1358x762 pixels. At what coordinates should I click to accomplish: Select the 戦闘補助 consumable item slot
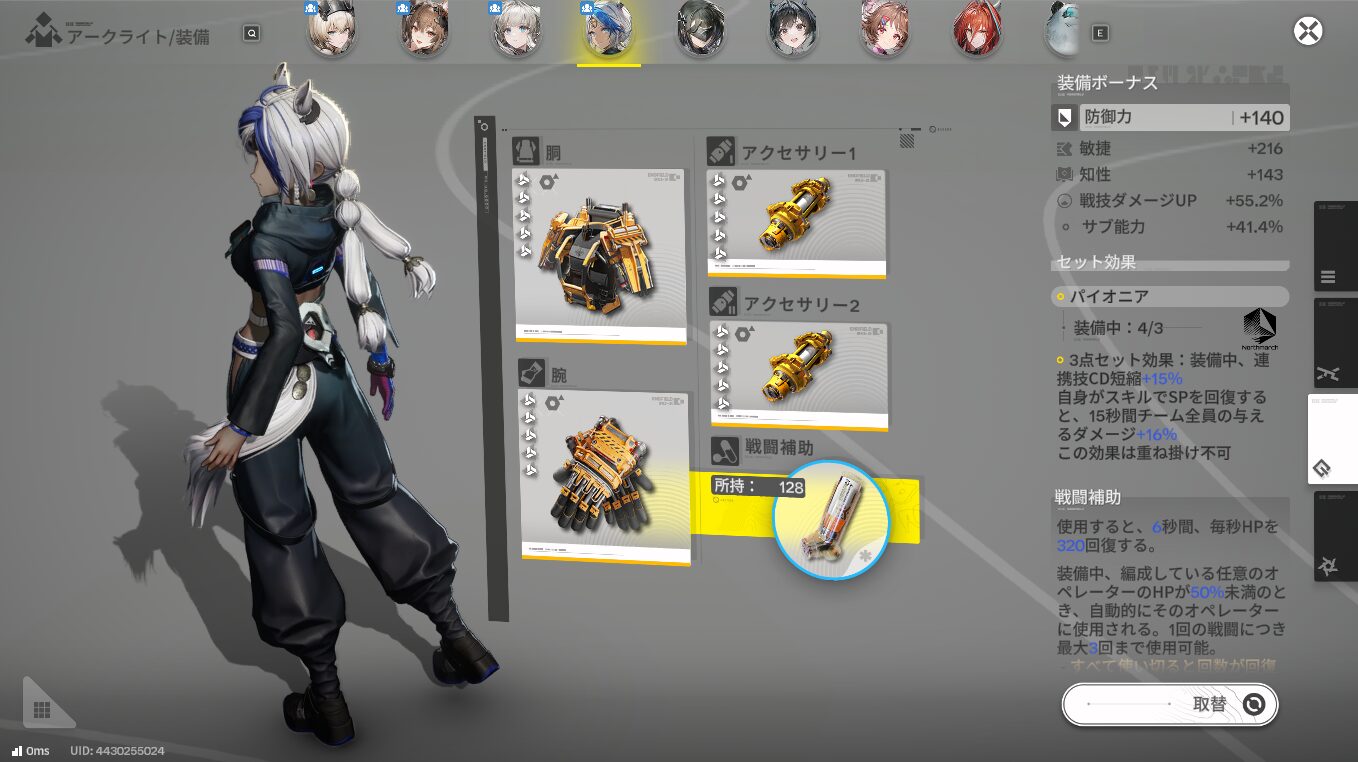(x=830, y=520)
